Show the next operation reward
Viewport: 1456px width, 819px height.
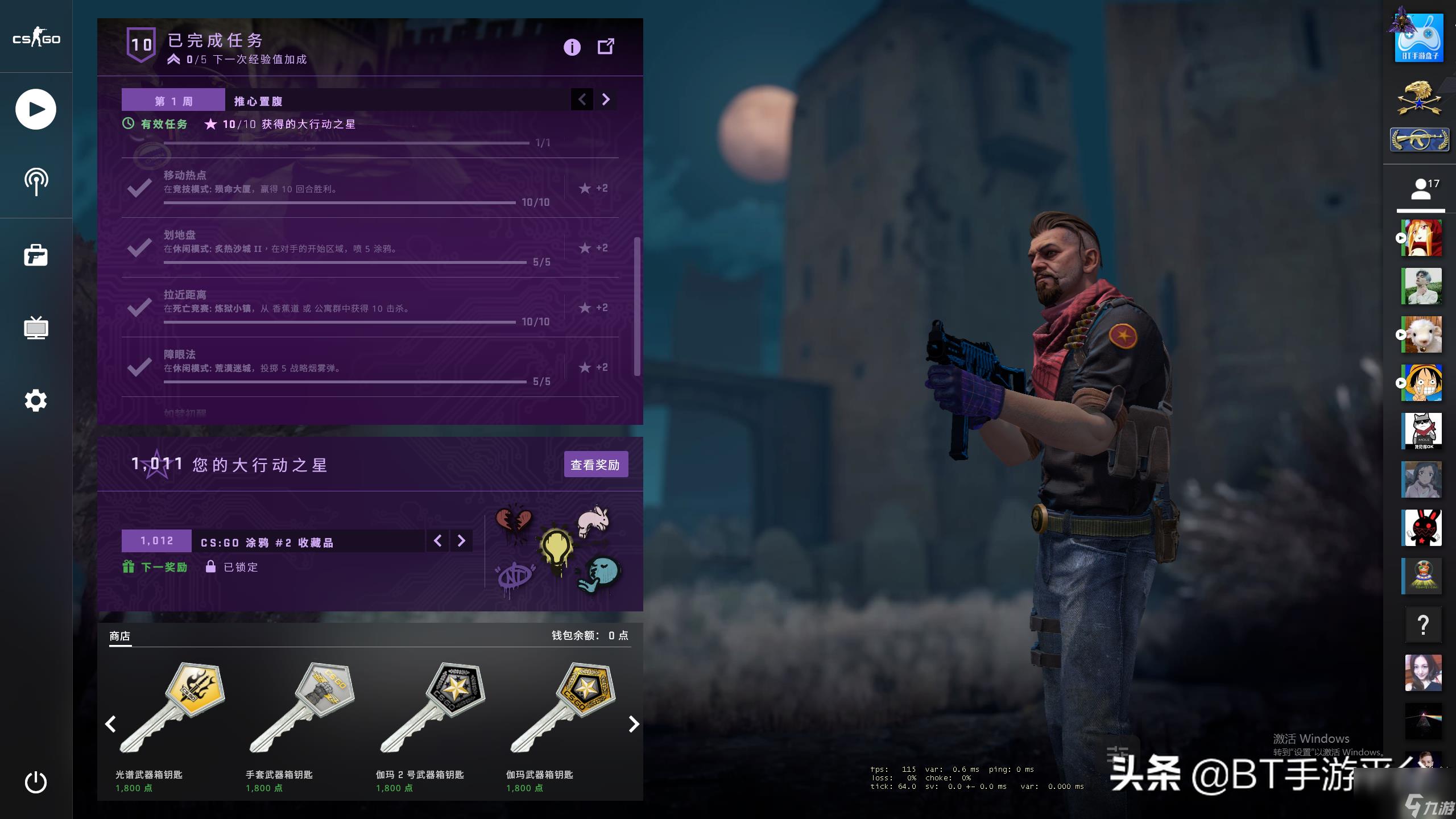[x=461, y=541]
